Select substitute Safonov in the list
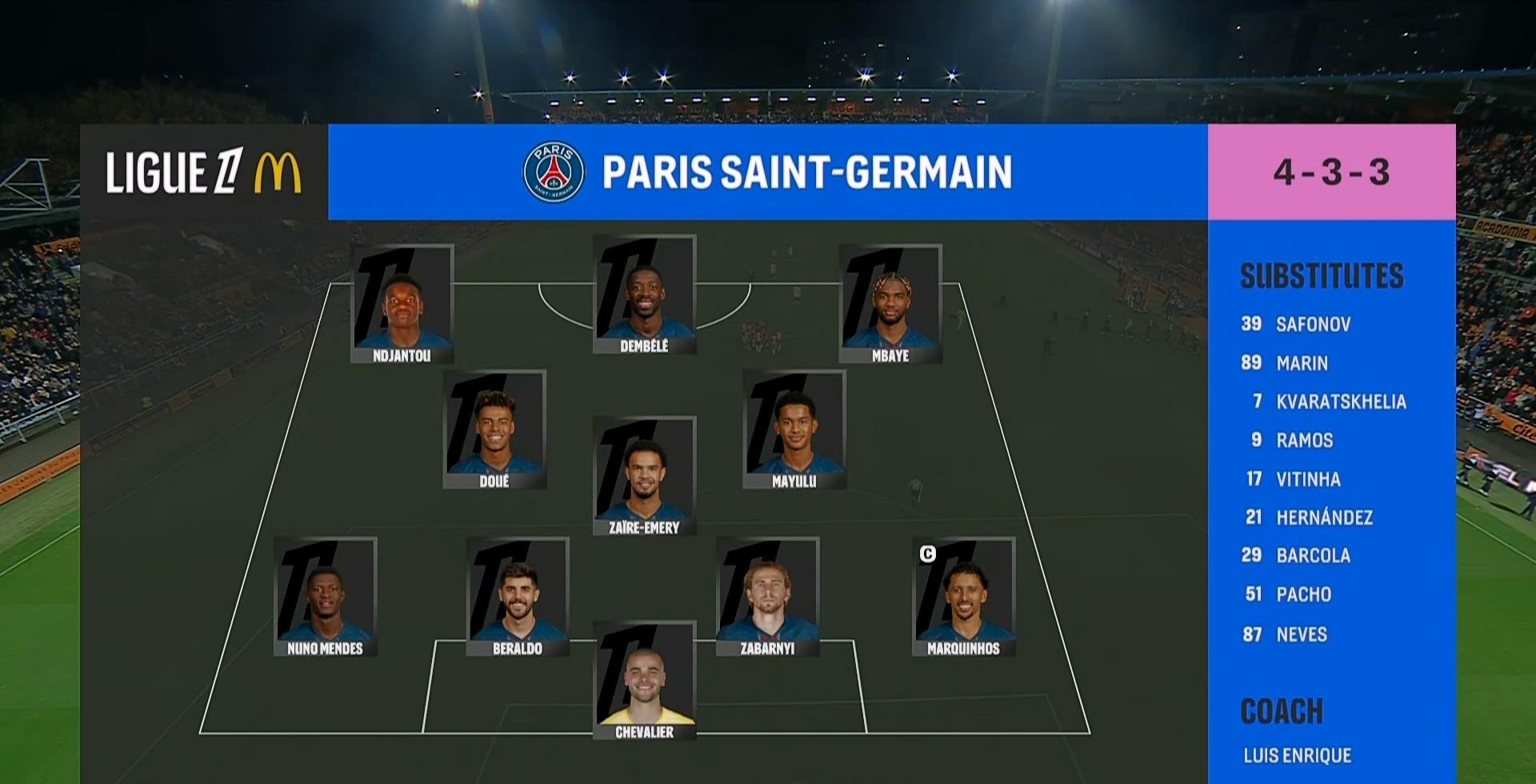Screen dimensions: 1536x784 (1312, 324)
